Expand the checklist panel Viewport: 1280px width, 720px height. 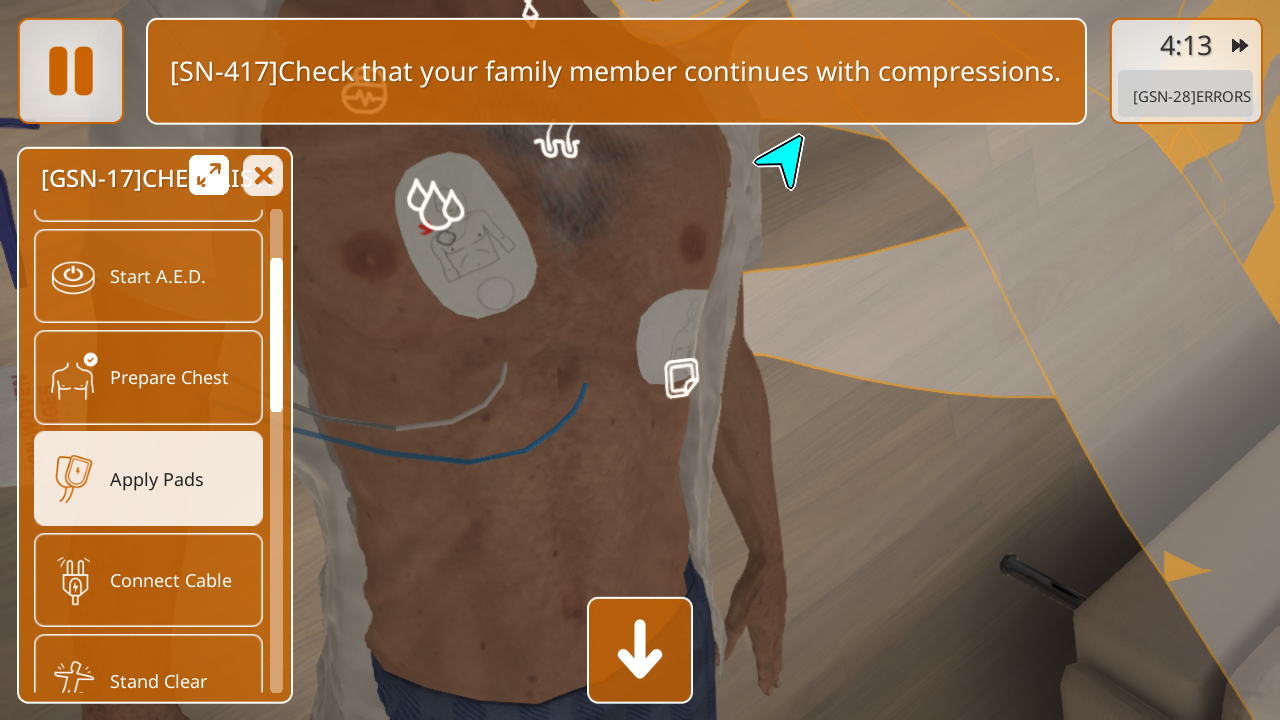(209, 175)
